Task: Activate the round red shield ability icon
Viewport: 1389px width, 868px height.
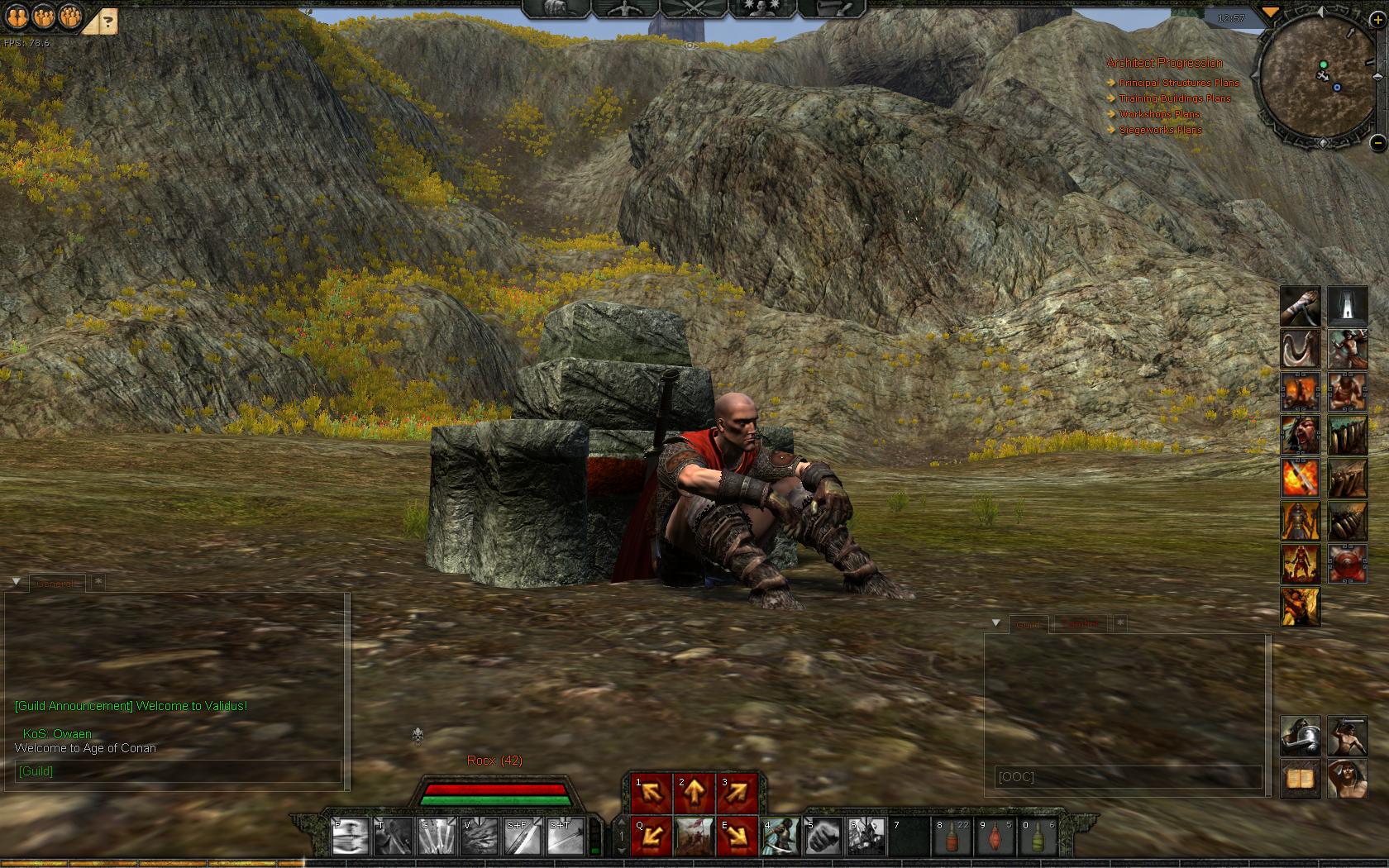Action: point(1348,564)
